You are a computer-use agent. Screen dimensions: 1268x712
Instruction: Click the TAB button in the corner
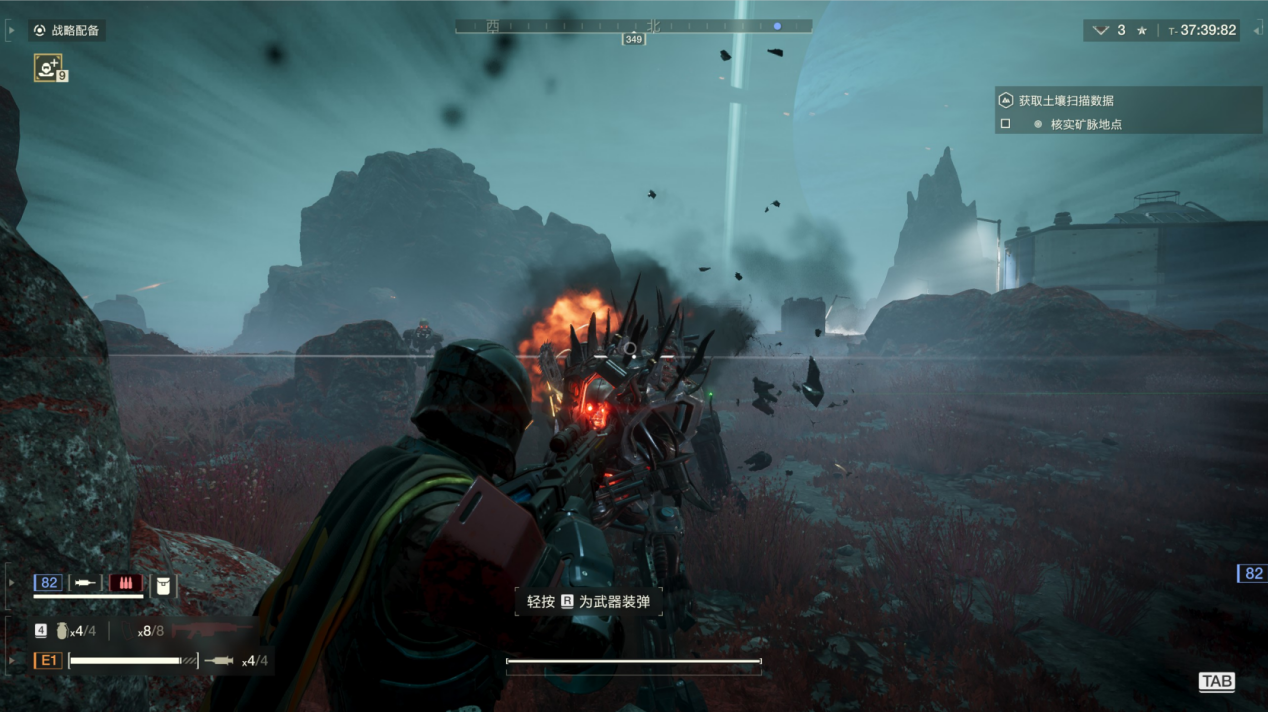pos(1216,682)
